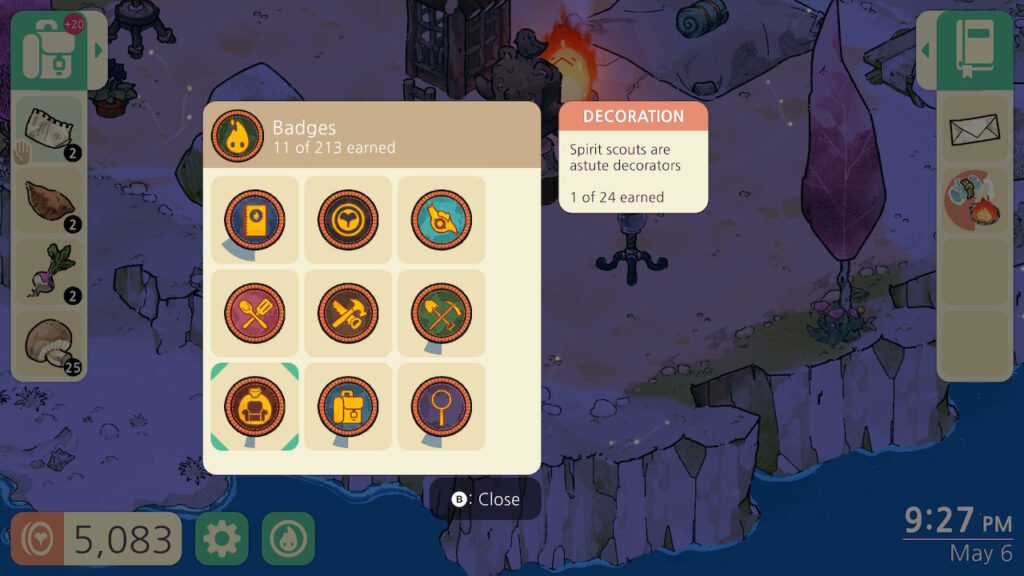Select the magnifying glass badge
This screenshot has height=576, width=1024.
[x=441, y=406]
